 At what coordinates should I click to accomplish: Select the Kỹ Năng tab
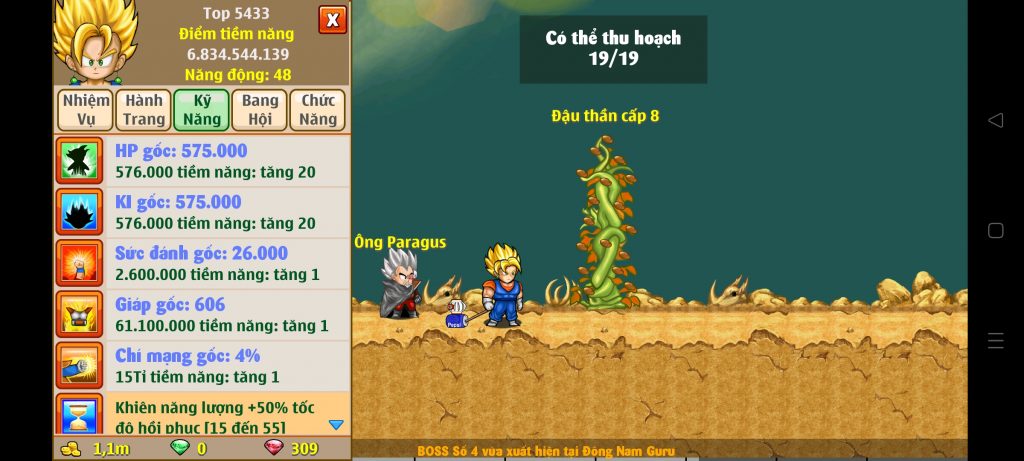[201, 110]
